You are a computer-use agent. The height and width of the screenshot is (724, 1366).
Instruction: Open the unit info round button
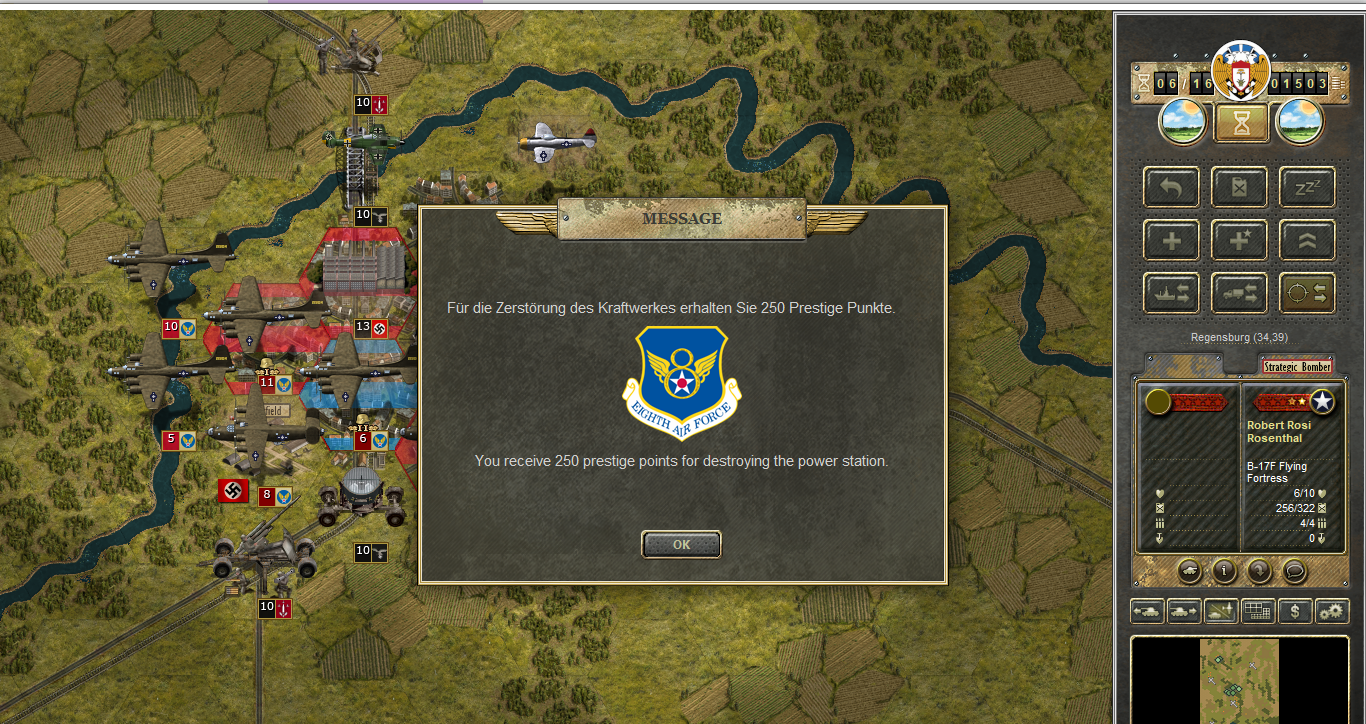(1223, 571)
